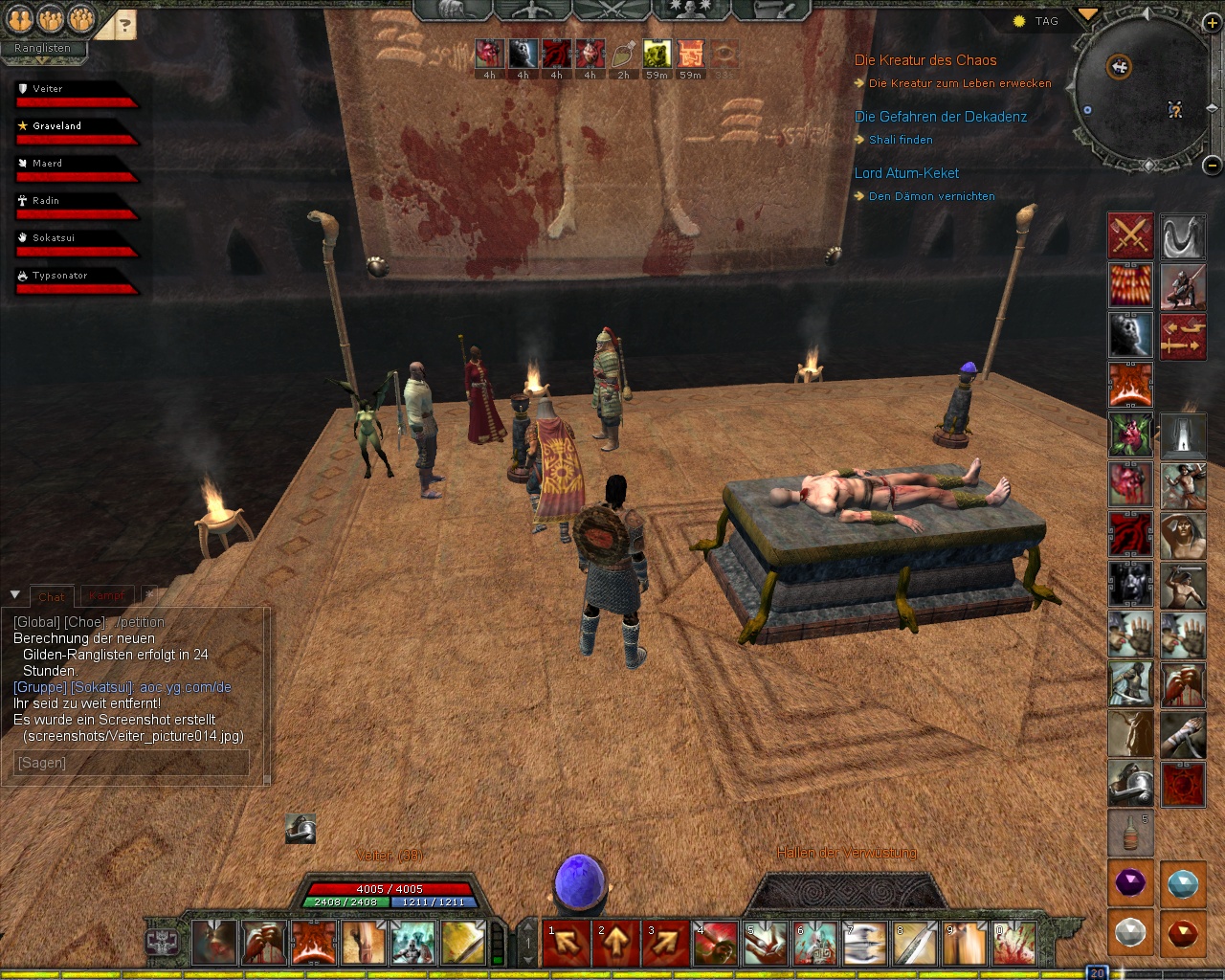The width and height of the screenshot is (1225, 980).
Task: Open the Lord Atum-Keket quest entry
Action: pos(906,173)
